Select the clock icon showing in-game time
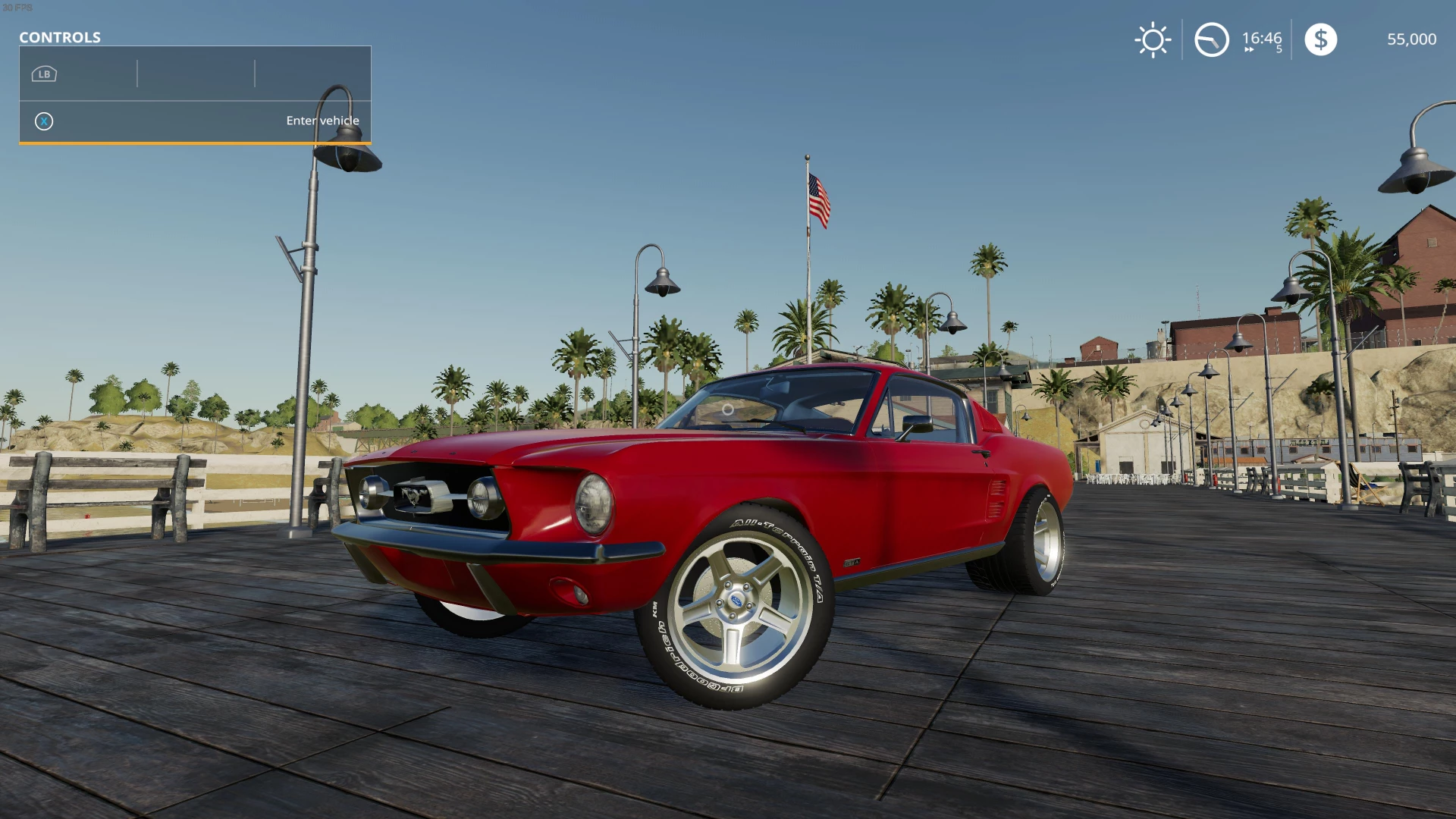The width and height of the screenshot is (1456, 819). (x=1211, y=39)
